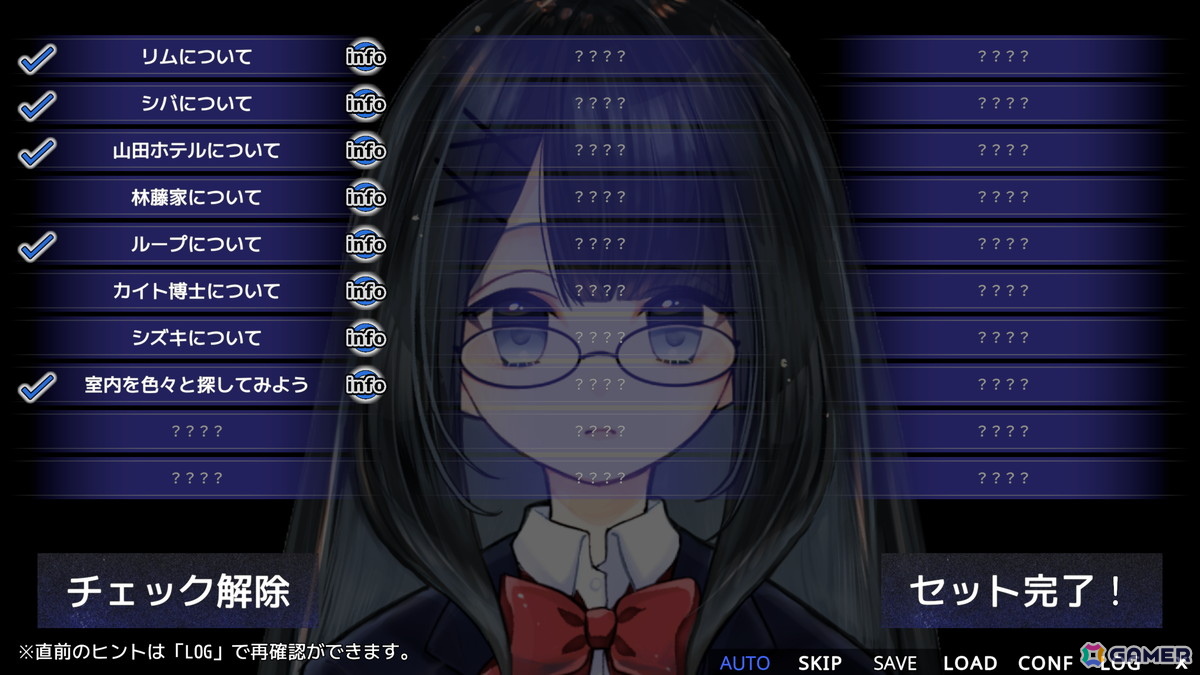Select the シバについて topic row
1200x675 pixels.
[x=196, y=104]
